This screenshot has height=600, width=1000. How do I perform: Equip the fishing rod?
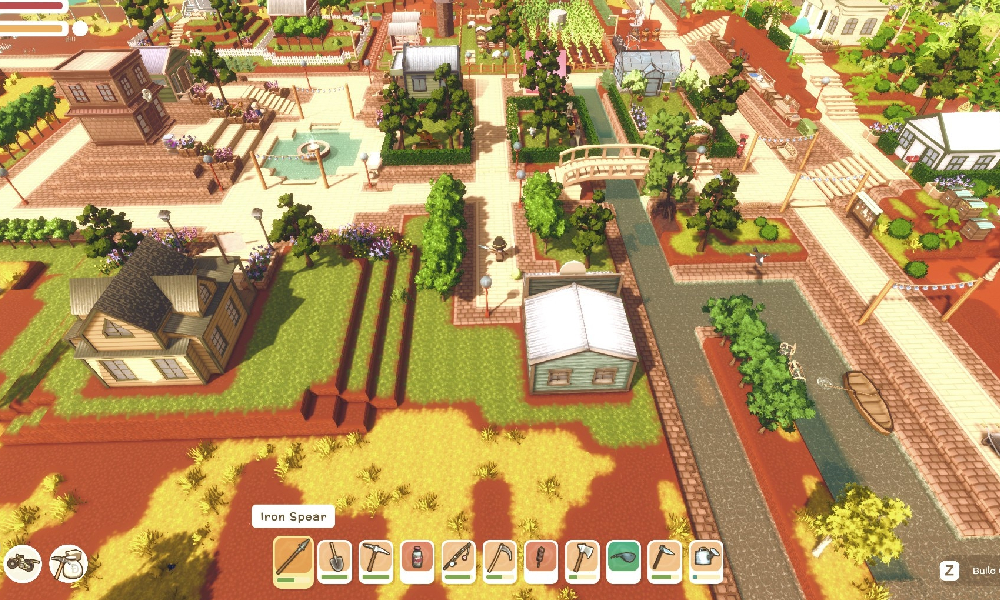pyautogui.click(x=457, y=560)
